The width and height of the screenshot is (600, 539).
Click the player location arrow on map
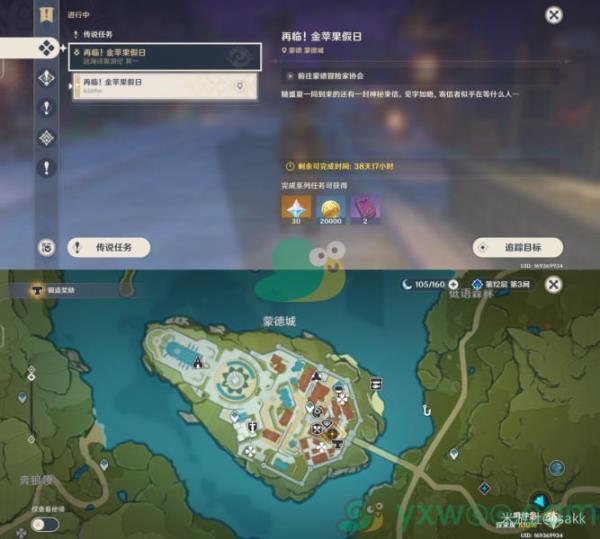540,500
